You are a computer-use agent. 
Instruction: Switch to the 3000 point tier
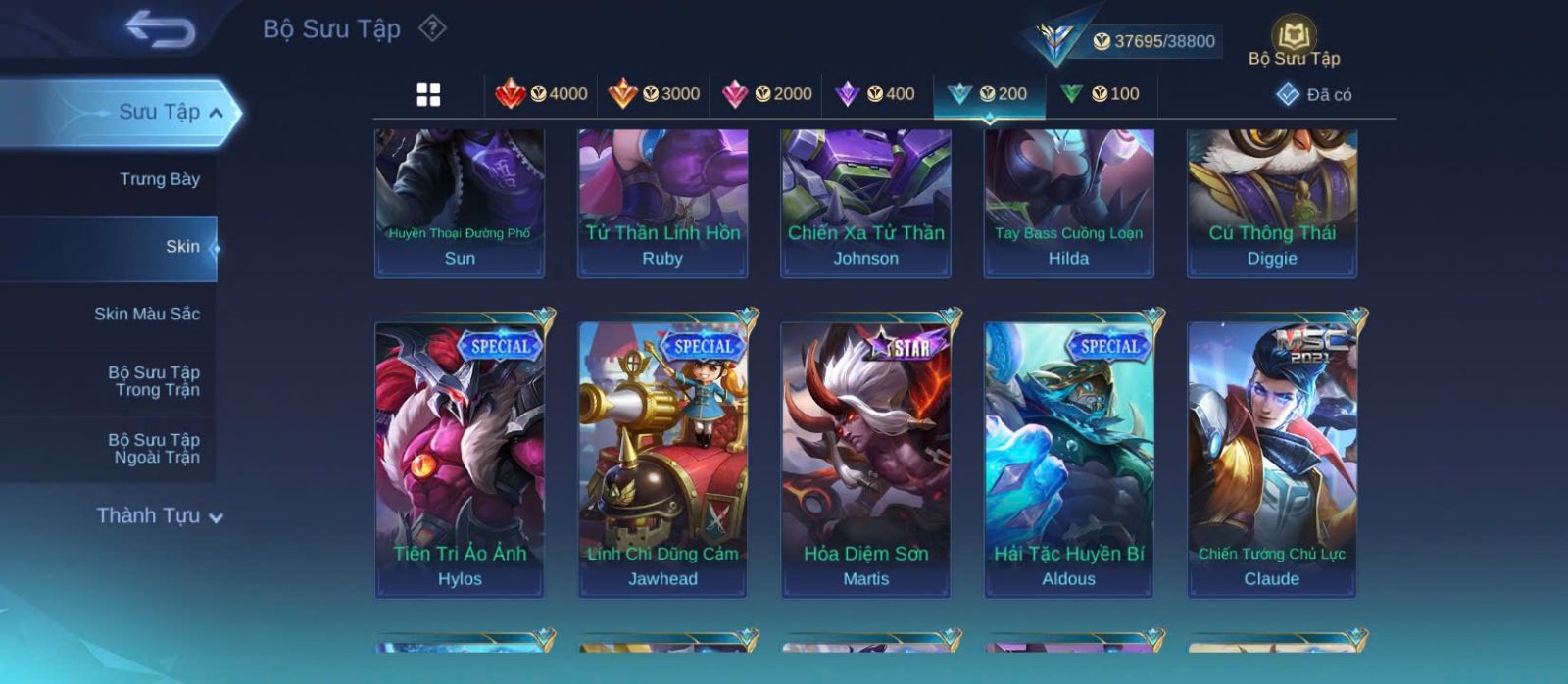tap(654, 94)
